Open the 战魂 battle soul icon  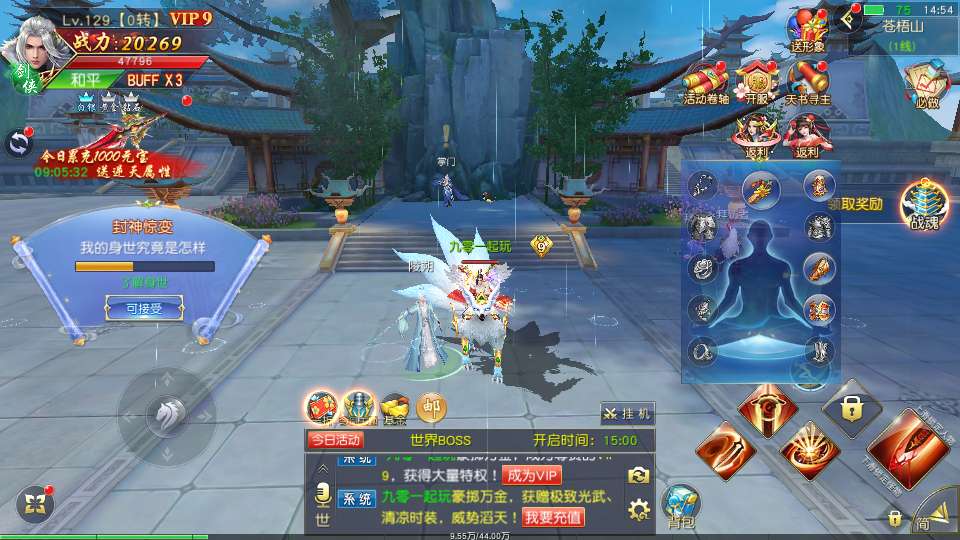pyautogui.click(x=919, y=206)
